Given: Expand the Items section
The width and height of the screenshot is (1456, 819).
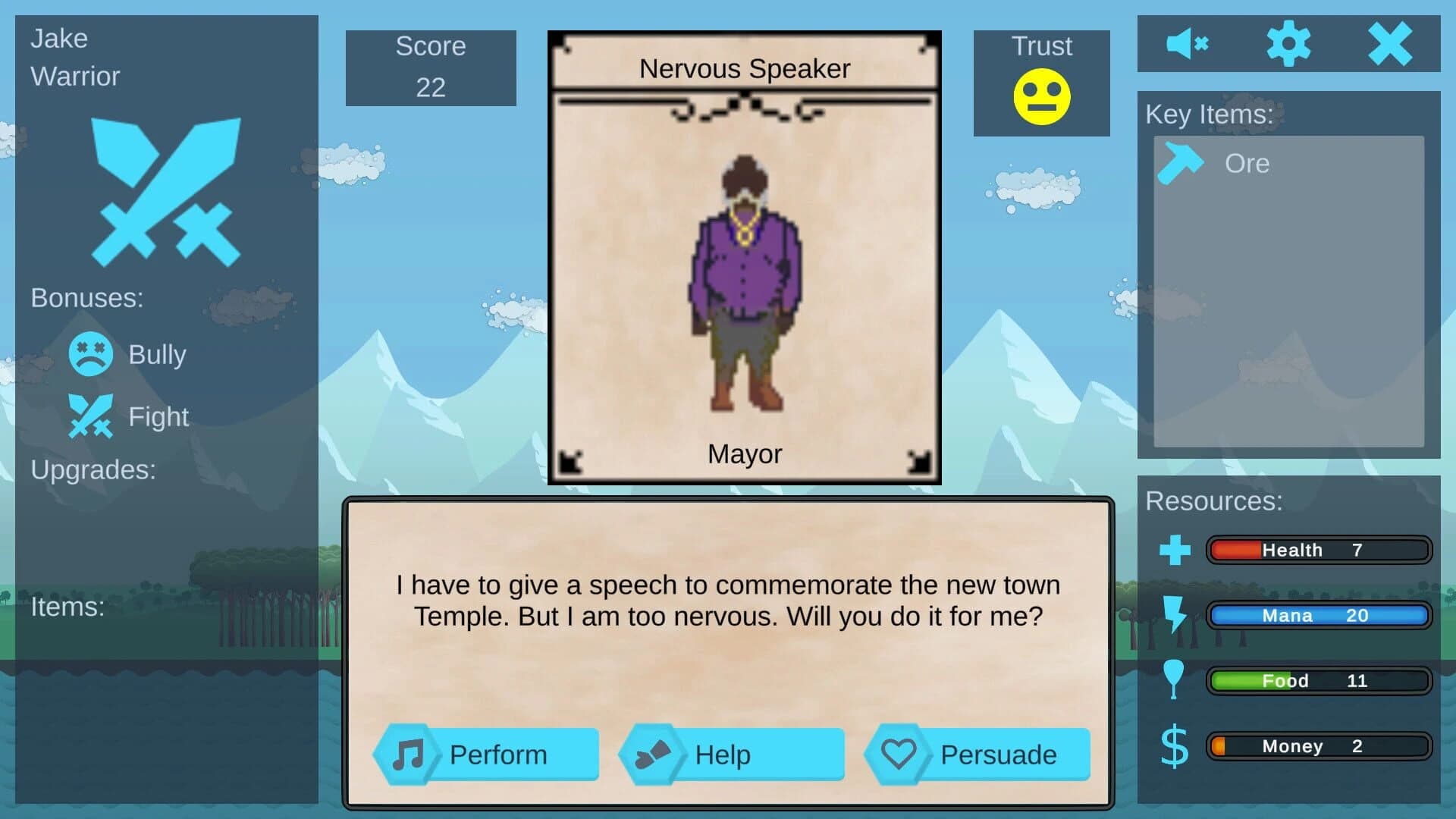Looking at the screenshot, I should [67, 607].
